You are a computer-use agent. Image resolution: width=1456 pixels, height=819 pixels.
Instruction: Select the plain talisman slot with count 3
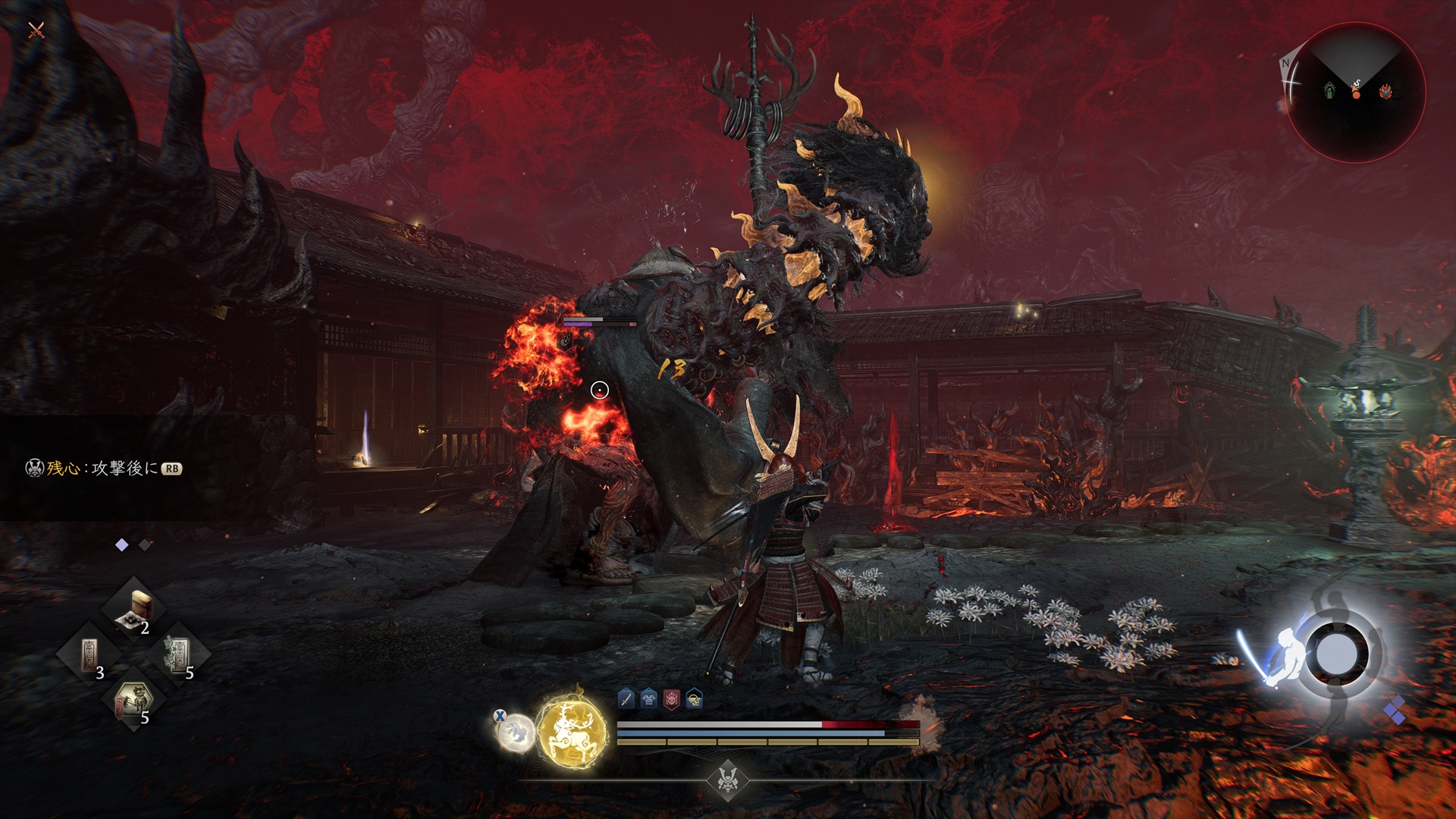click(x=89, y=654)
